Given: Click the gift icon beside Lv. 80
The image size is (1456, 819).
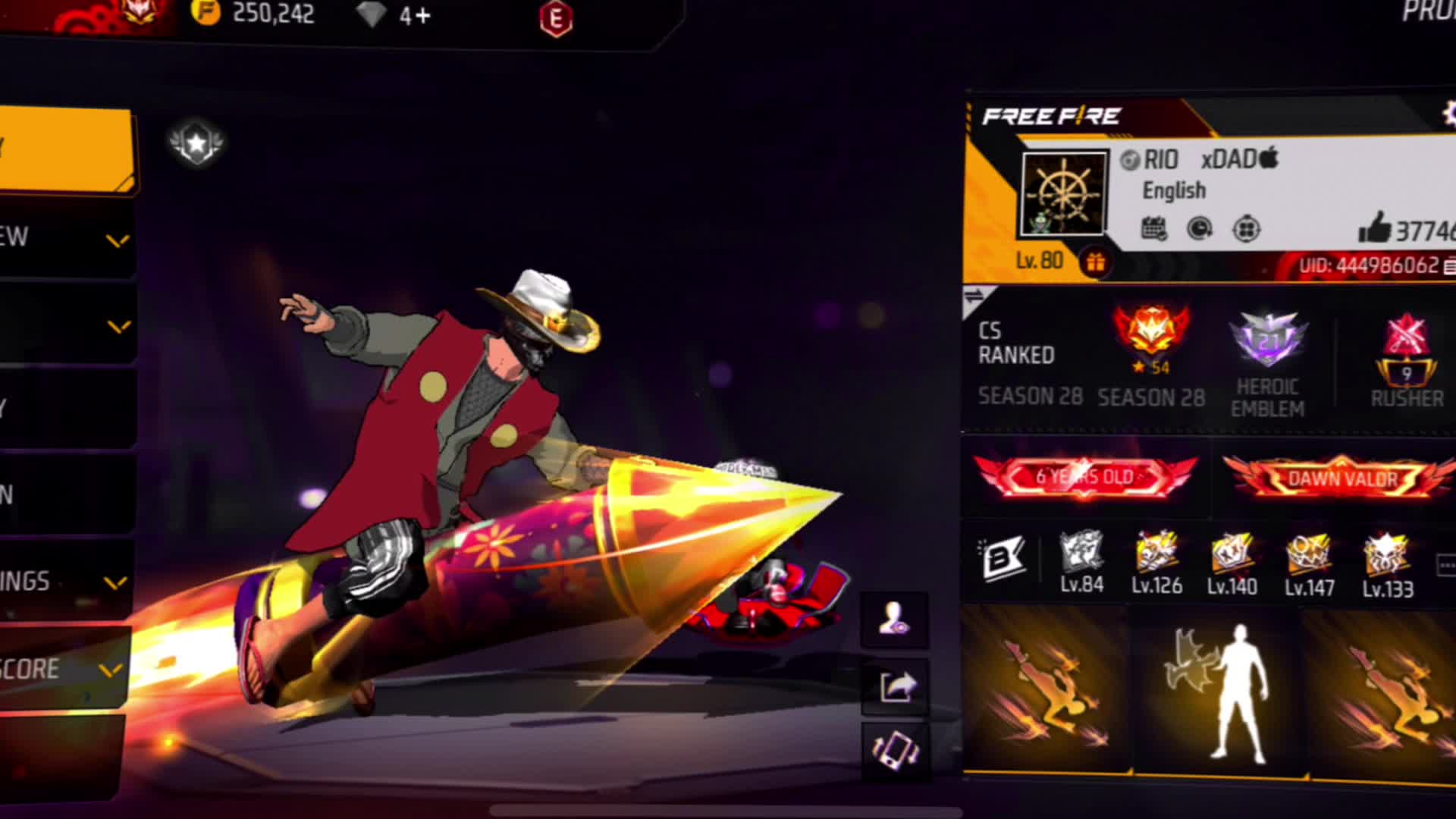Looking at the screenshot, I should tap(1095, 262).
